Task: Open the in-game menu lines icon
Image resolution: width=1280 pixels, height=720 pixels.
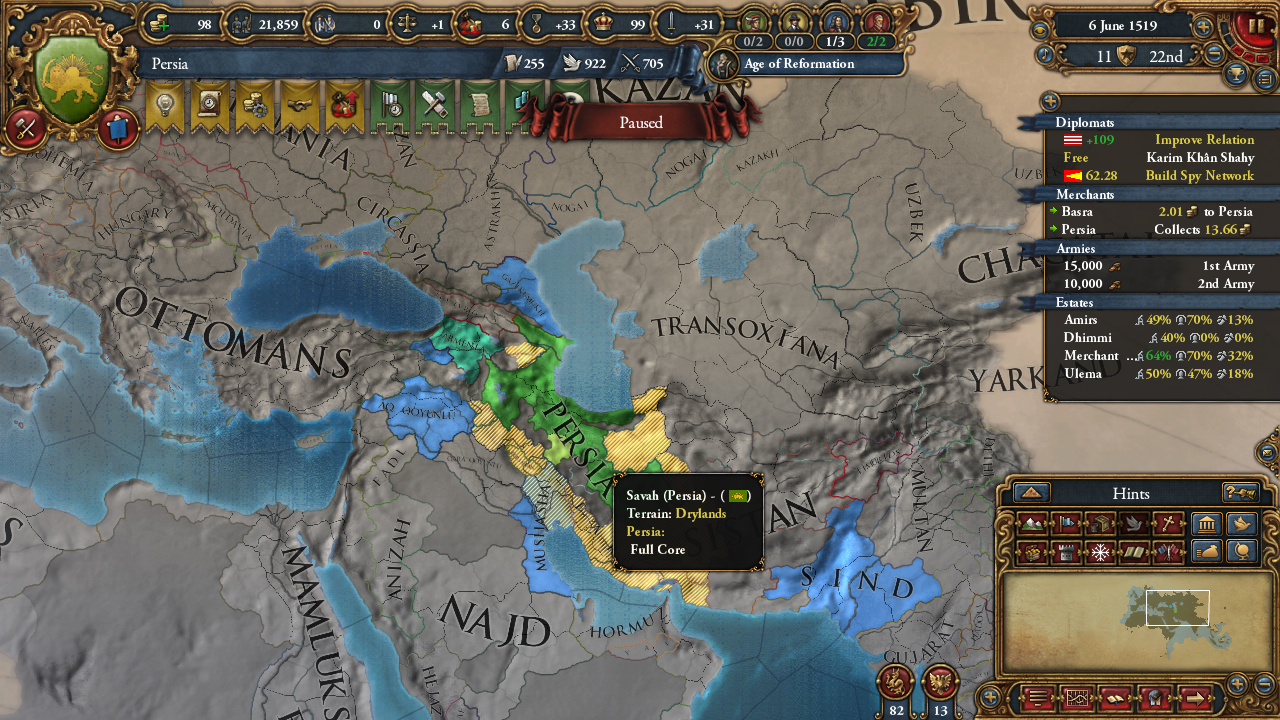Action: pos(1037,697)
